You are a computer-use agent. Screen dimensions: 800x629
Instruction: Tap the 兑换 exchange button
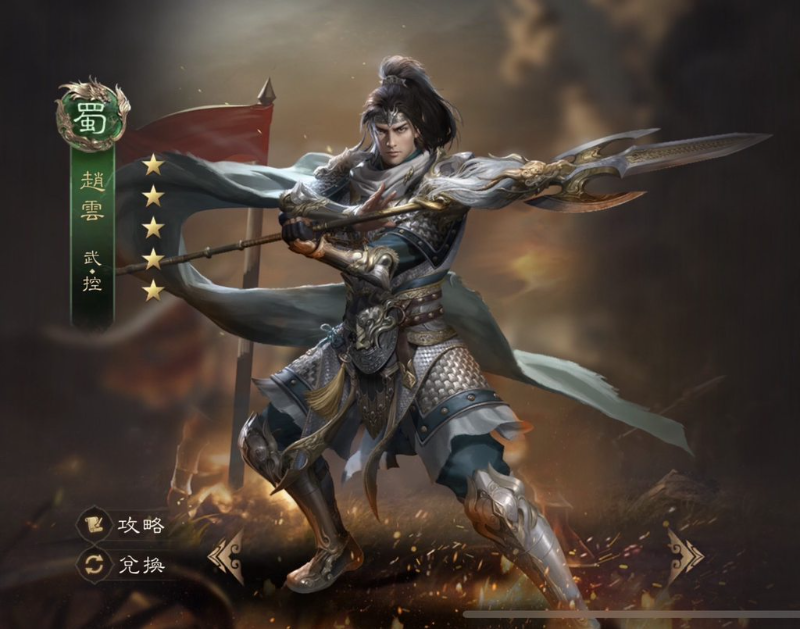tap(124, 564)
